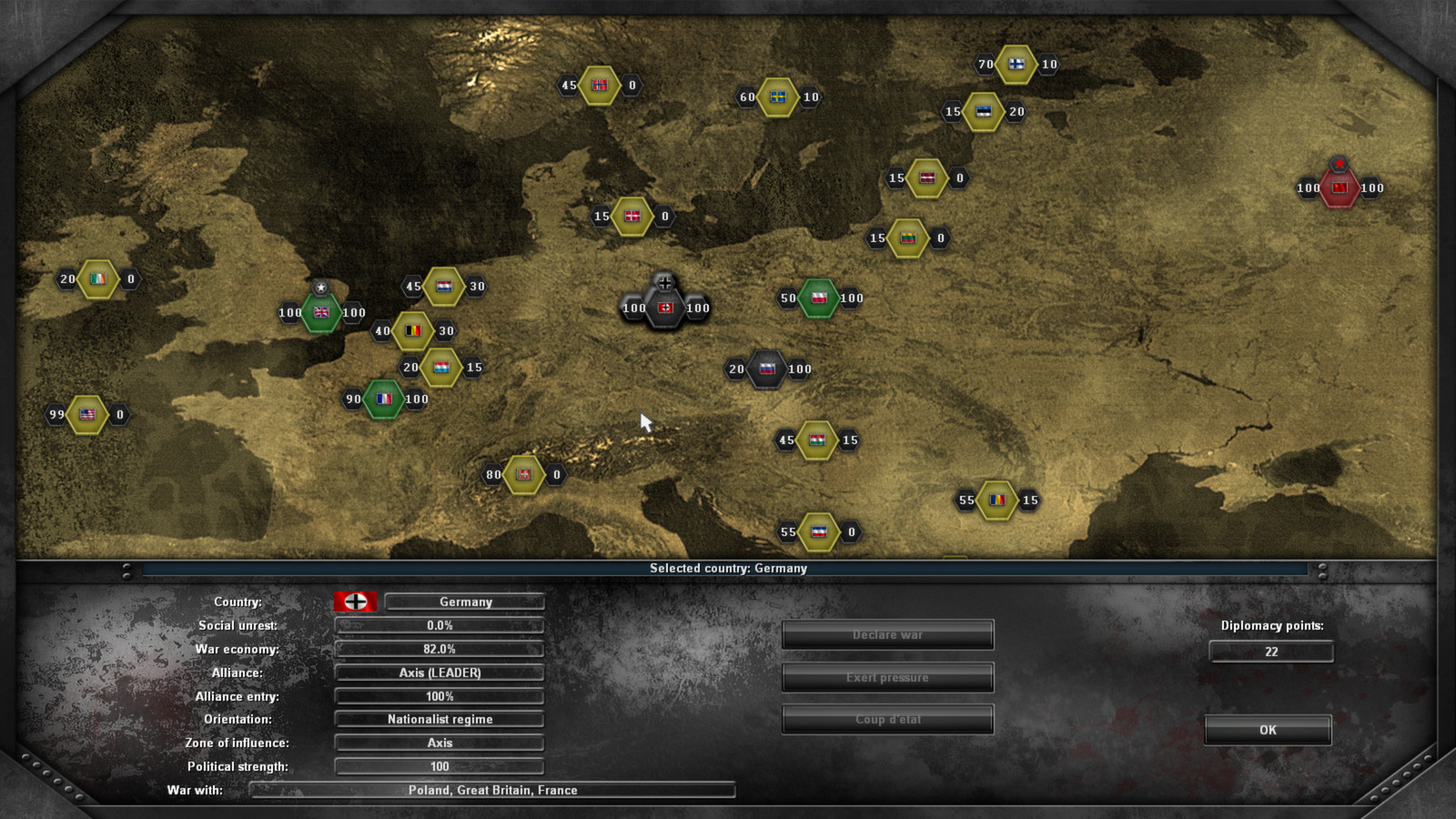
Task: Select the Slovakia dark hexagon
Action: [769, 369]
